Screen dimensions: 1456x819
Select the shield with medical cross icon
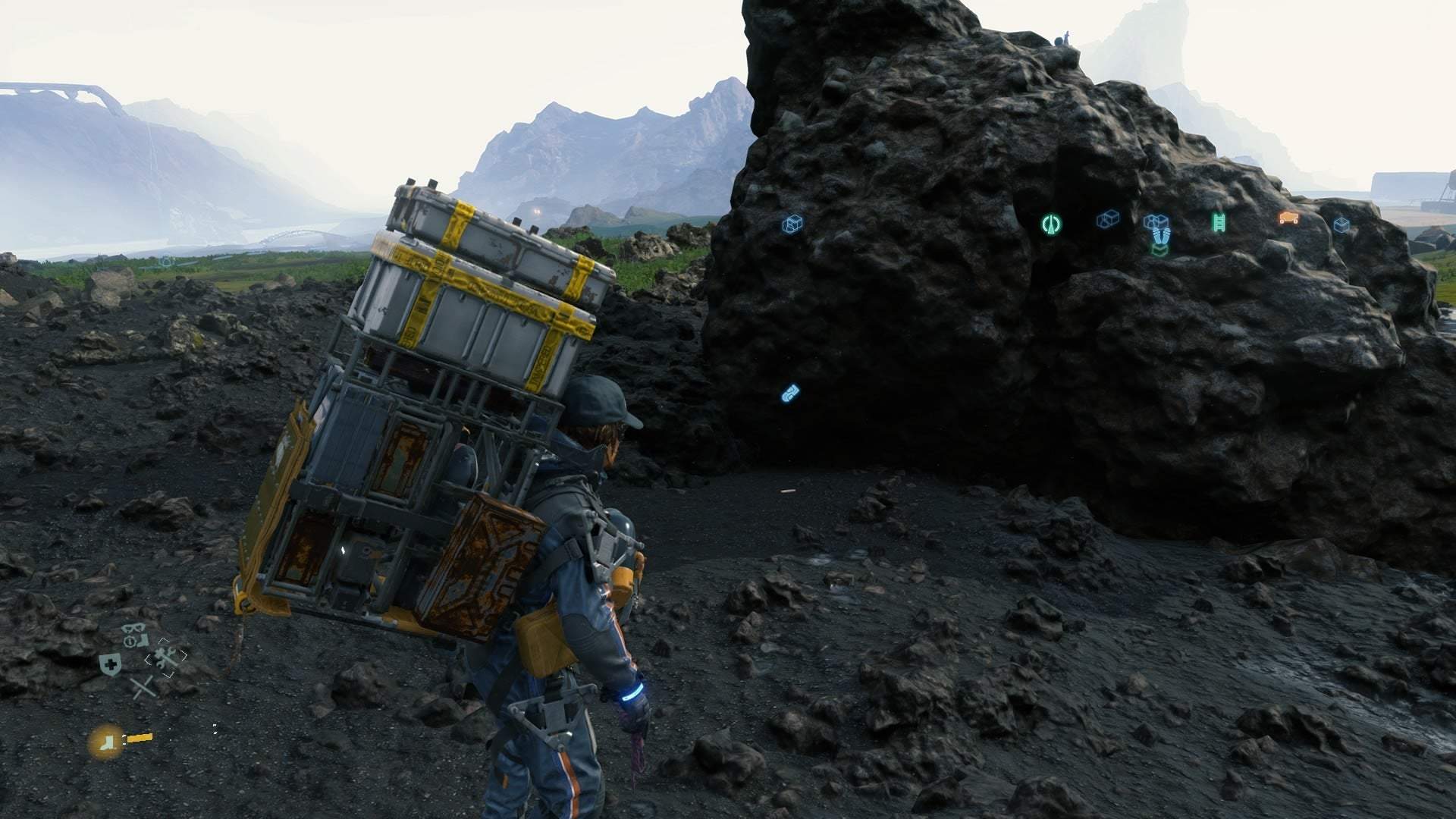pyautogui.click(x=110, y=663)
